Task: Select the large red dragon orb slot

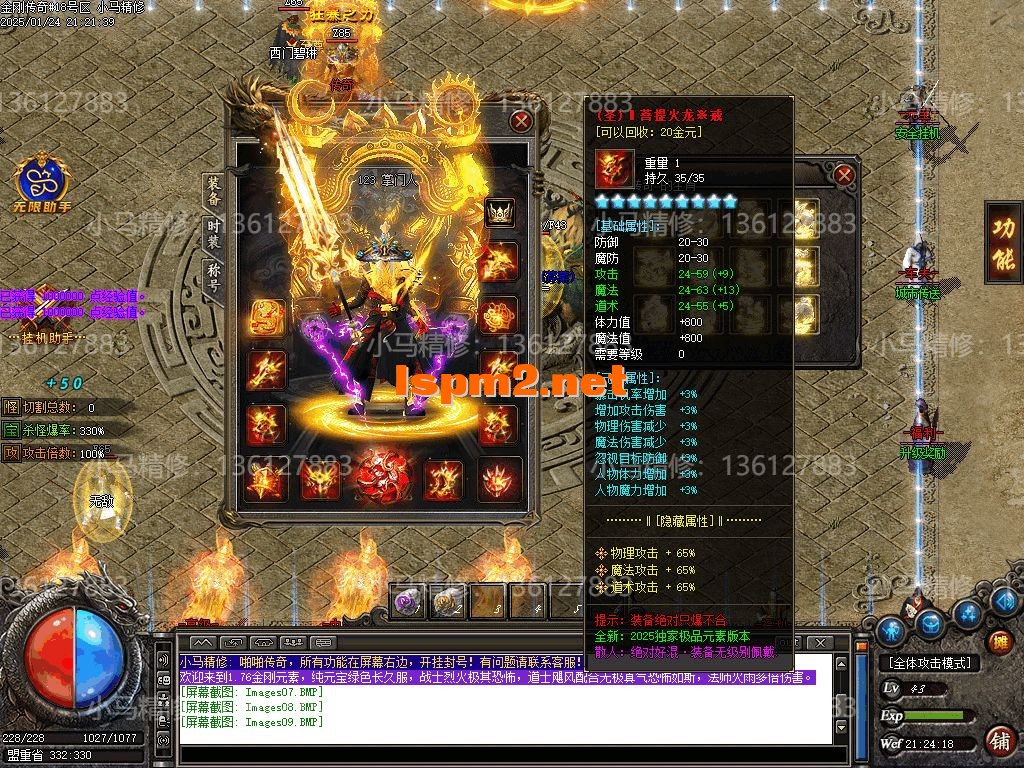Action: pos(385,477)
